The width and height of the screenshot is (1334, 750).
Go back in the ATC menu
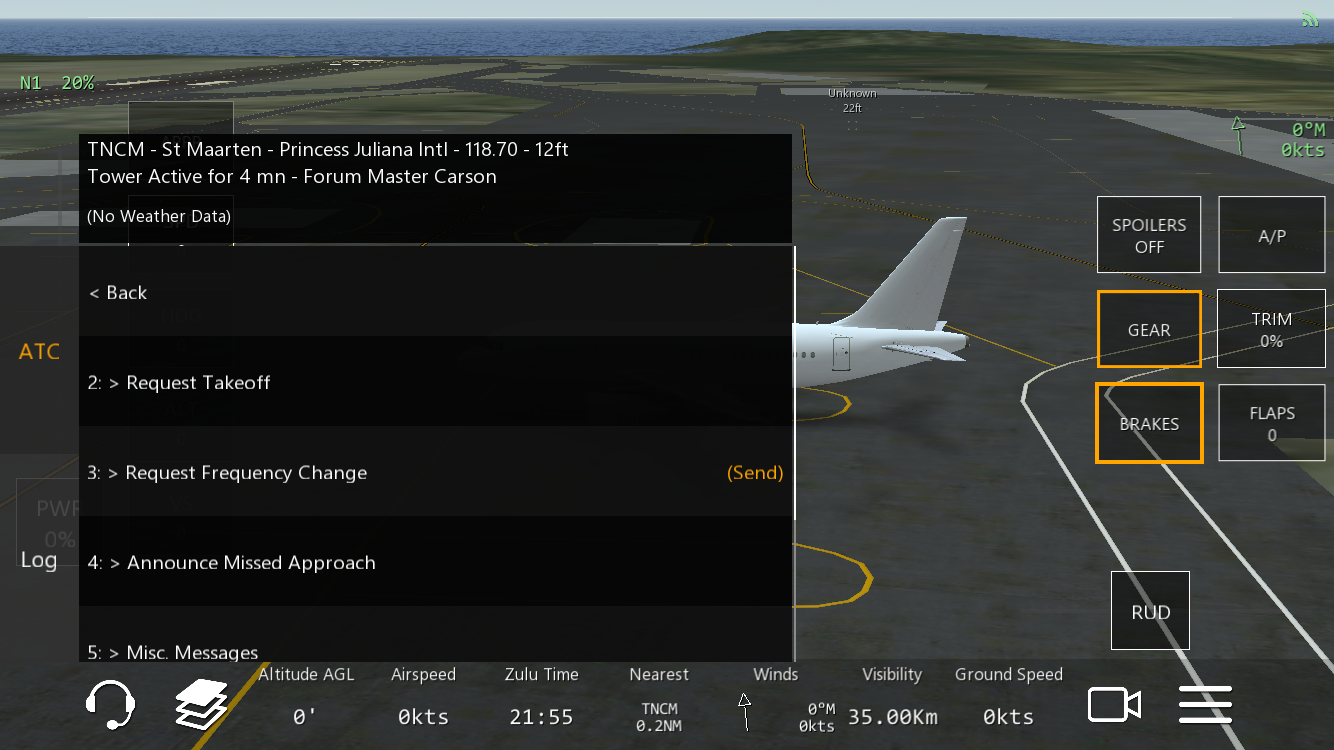pos(118,293)
